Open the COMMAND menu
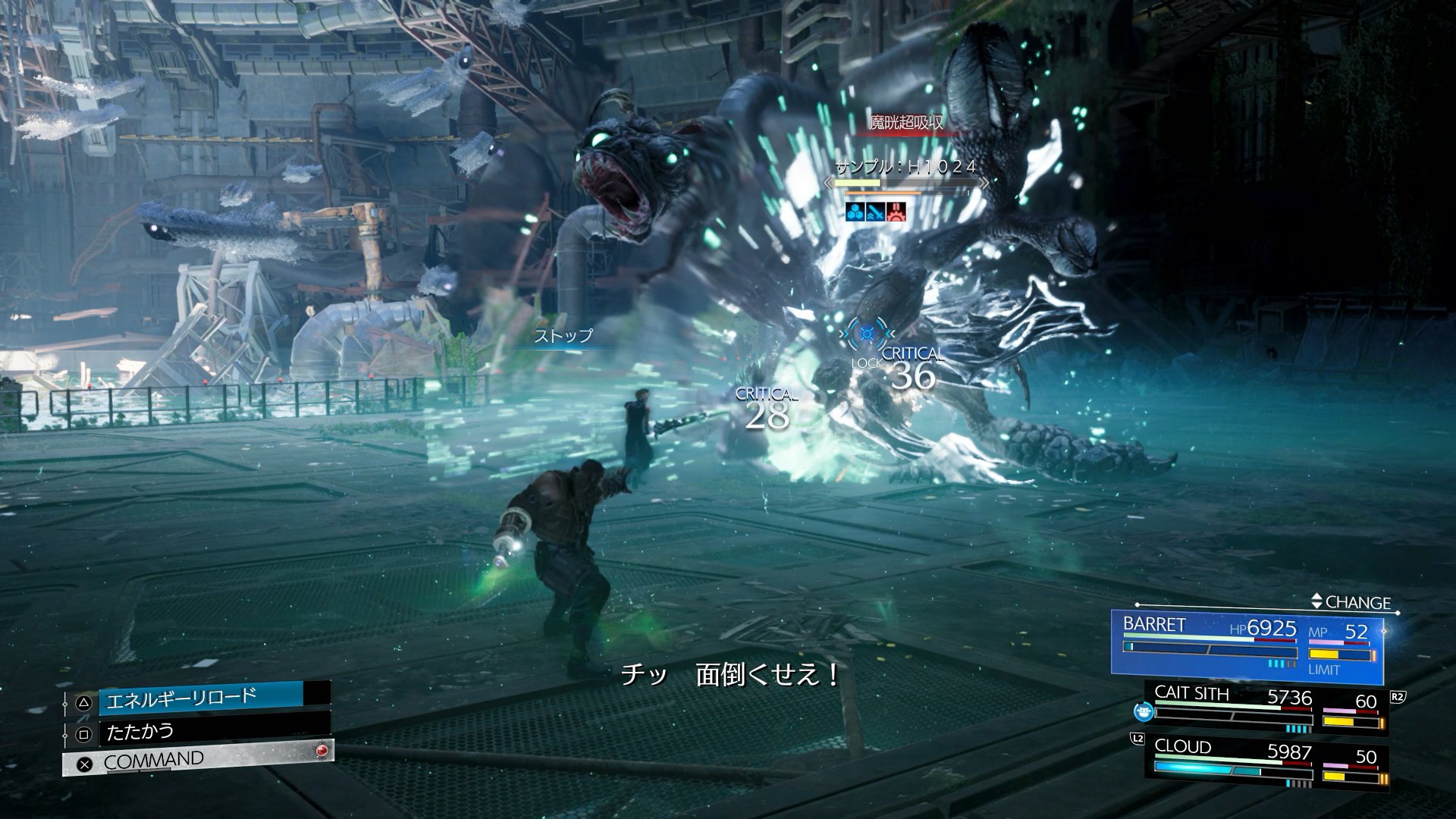Image resolution: width=1456 pixels, height=819 pixels. tap(197, 761)
